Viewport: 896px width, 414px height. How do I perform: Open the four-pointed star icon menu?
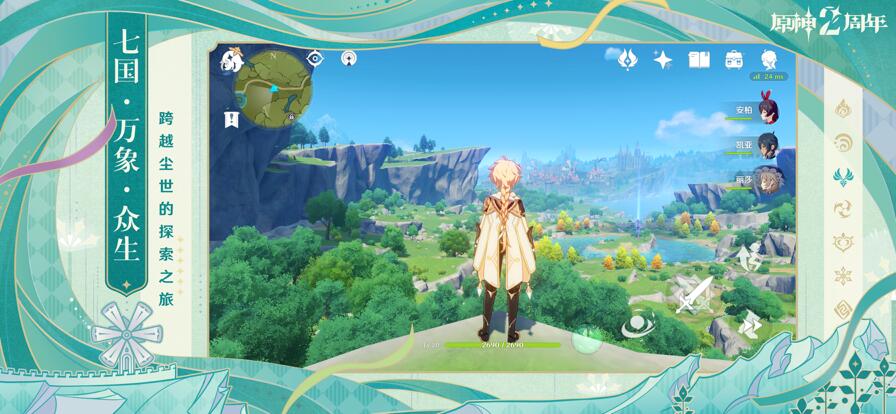point(662,59)
